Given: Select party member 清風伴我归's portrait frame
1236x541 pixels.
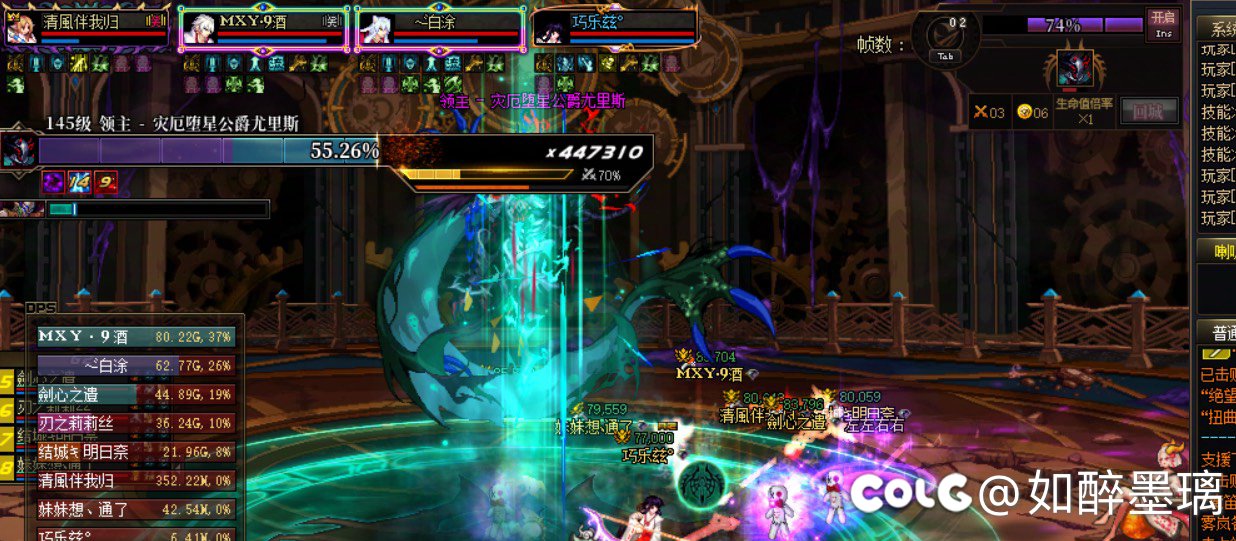Looking at the screenshot, I should pos(87,28).
